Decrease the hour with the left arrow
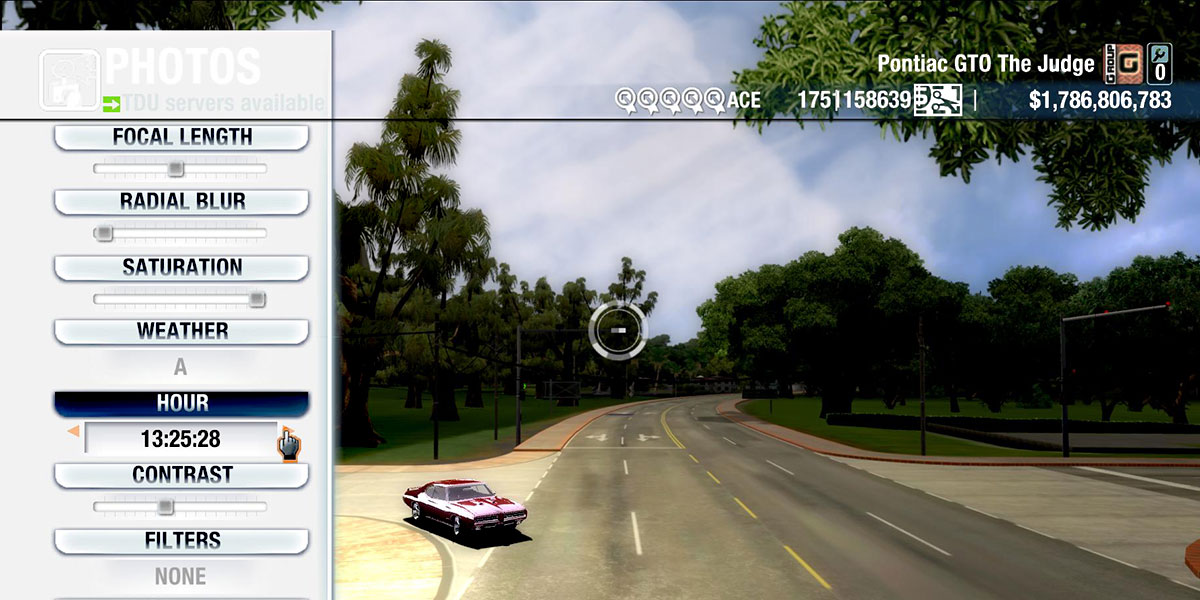Viewport: 1200px width, 600px height. tap(73, 432)
